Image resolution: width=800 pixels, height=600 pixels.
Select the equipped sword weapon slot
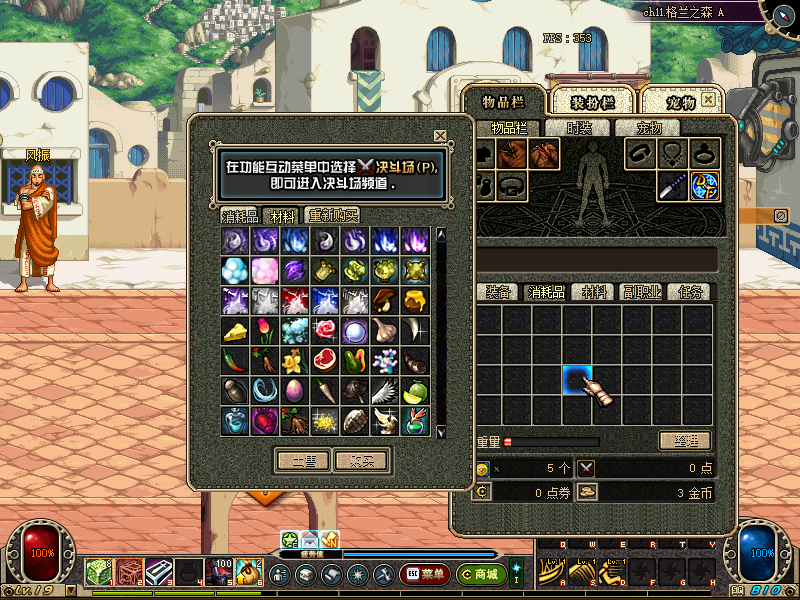click(672, 185)
